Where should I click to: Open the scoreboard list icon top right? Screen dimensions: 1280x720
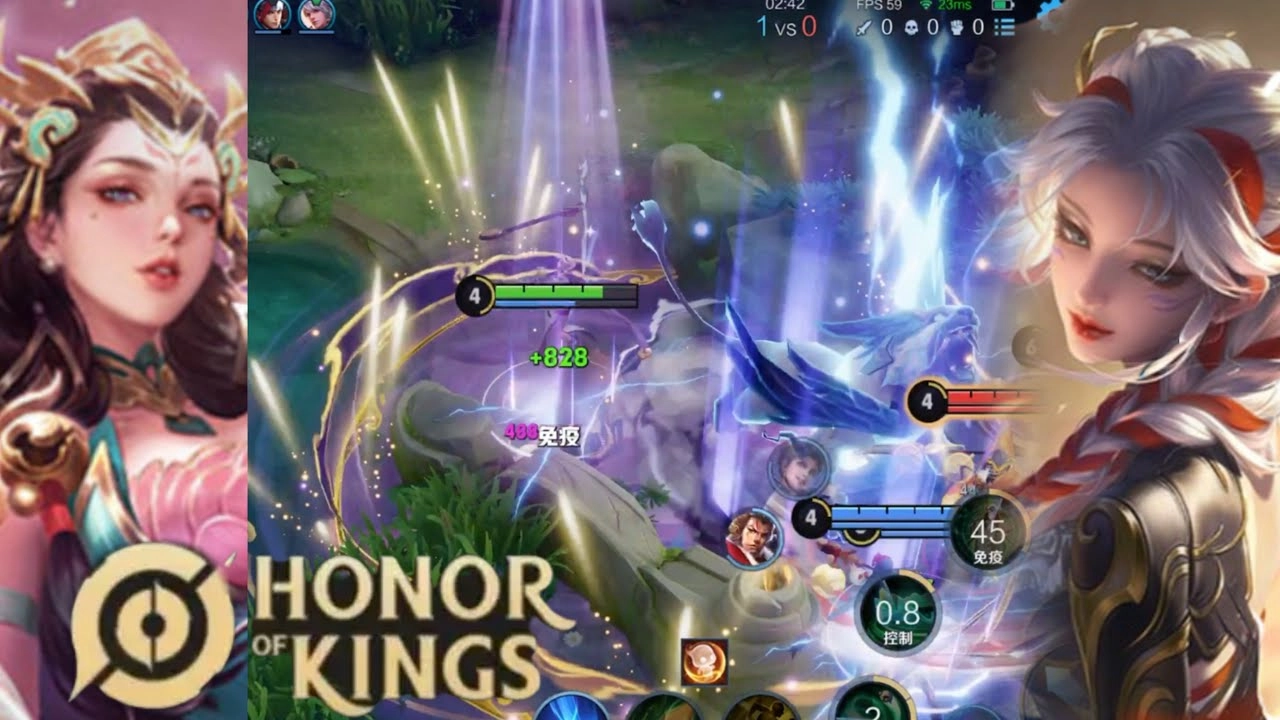(x=1003, y=27)
